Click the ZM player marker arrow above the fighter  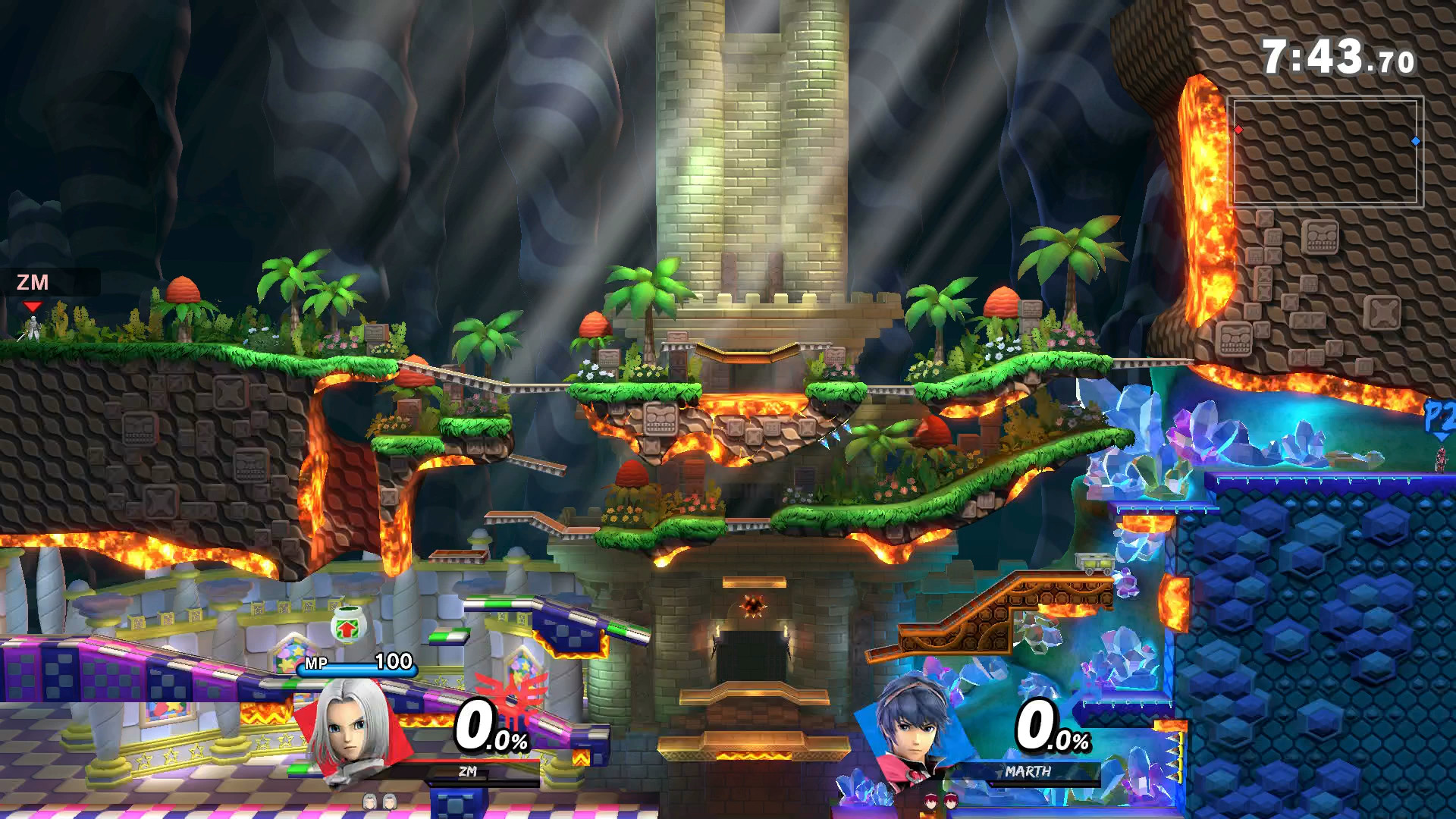[x=33, y=307]
